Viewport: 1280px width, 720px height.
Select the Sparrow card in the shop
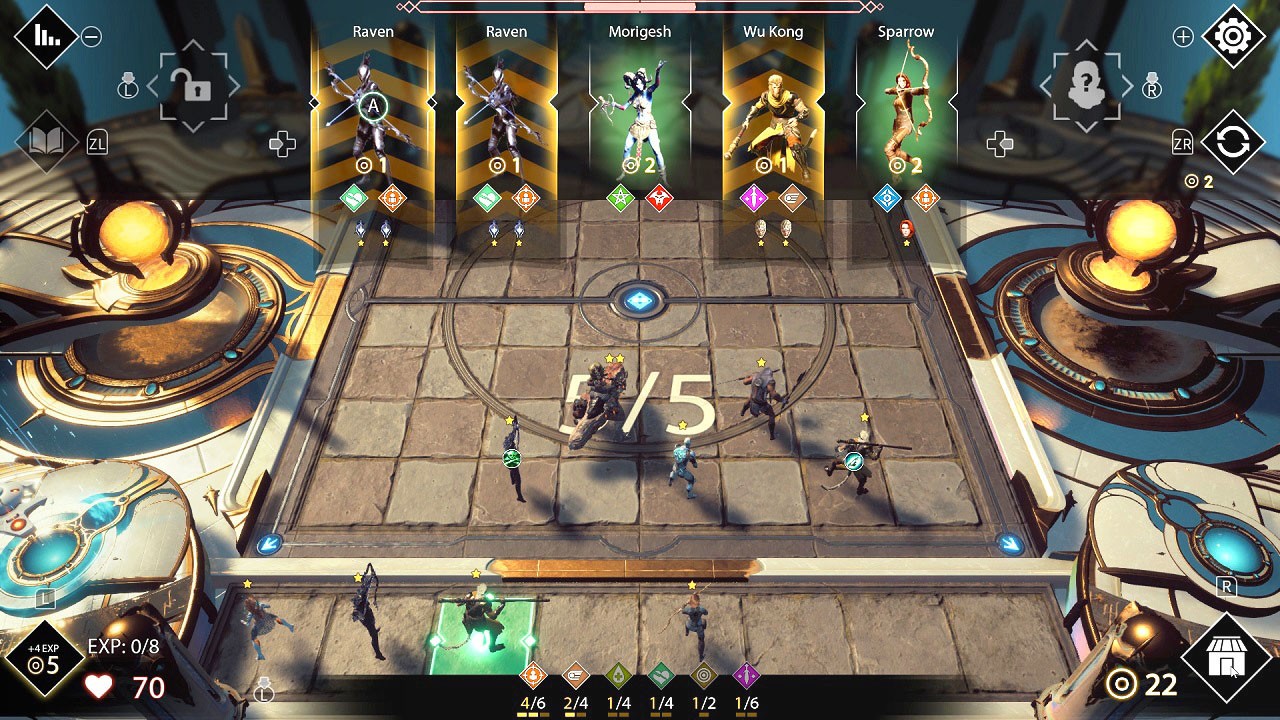(x=905, y=110)
